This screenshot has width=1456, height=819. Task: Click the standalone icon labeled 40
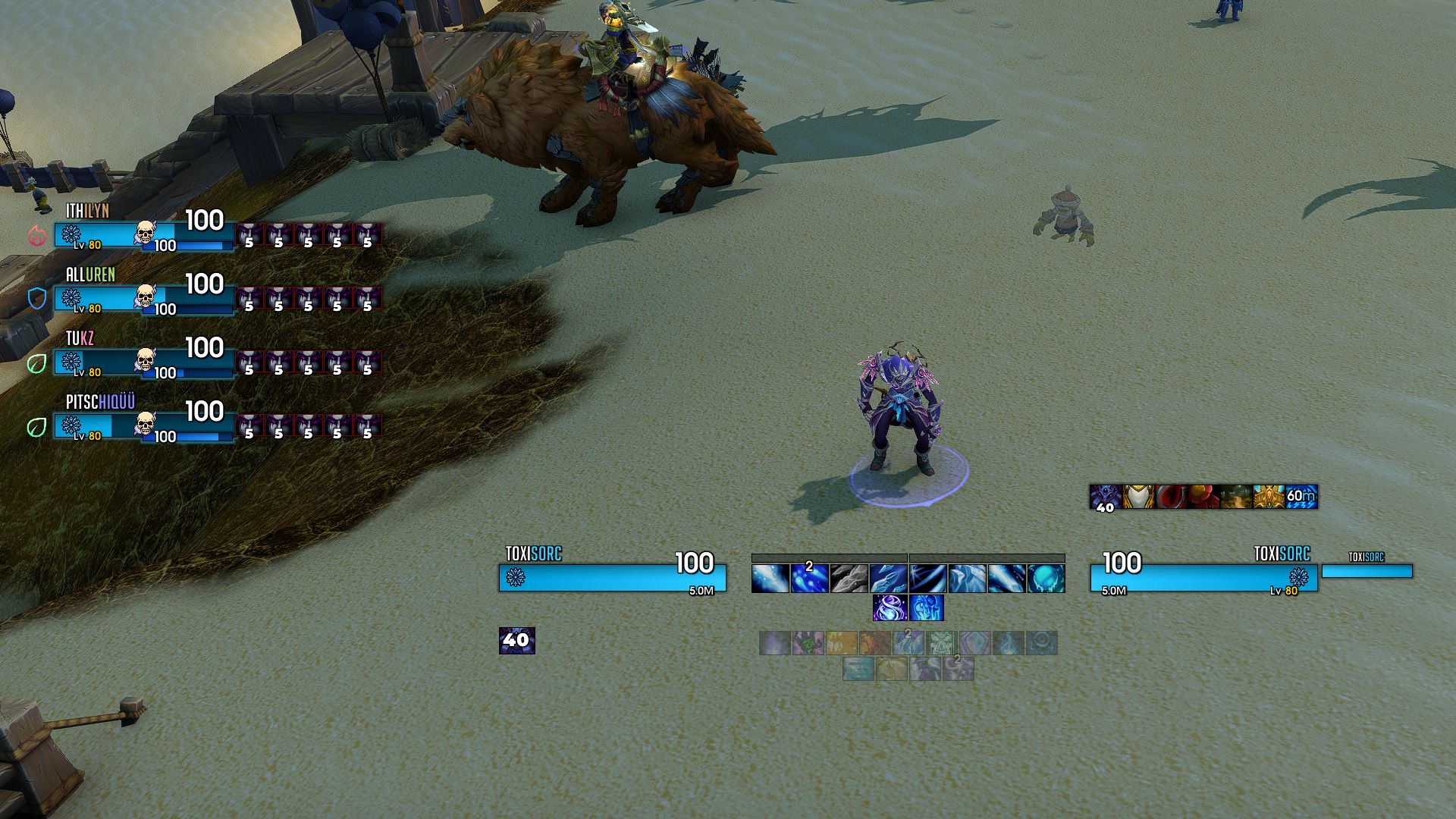click(x=516, y=640)
